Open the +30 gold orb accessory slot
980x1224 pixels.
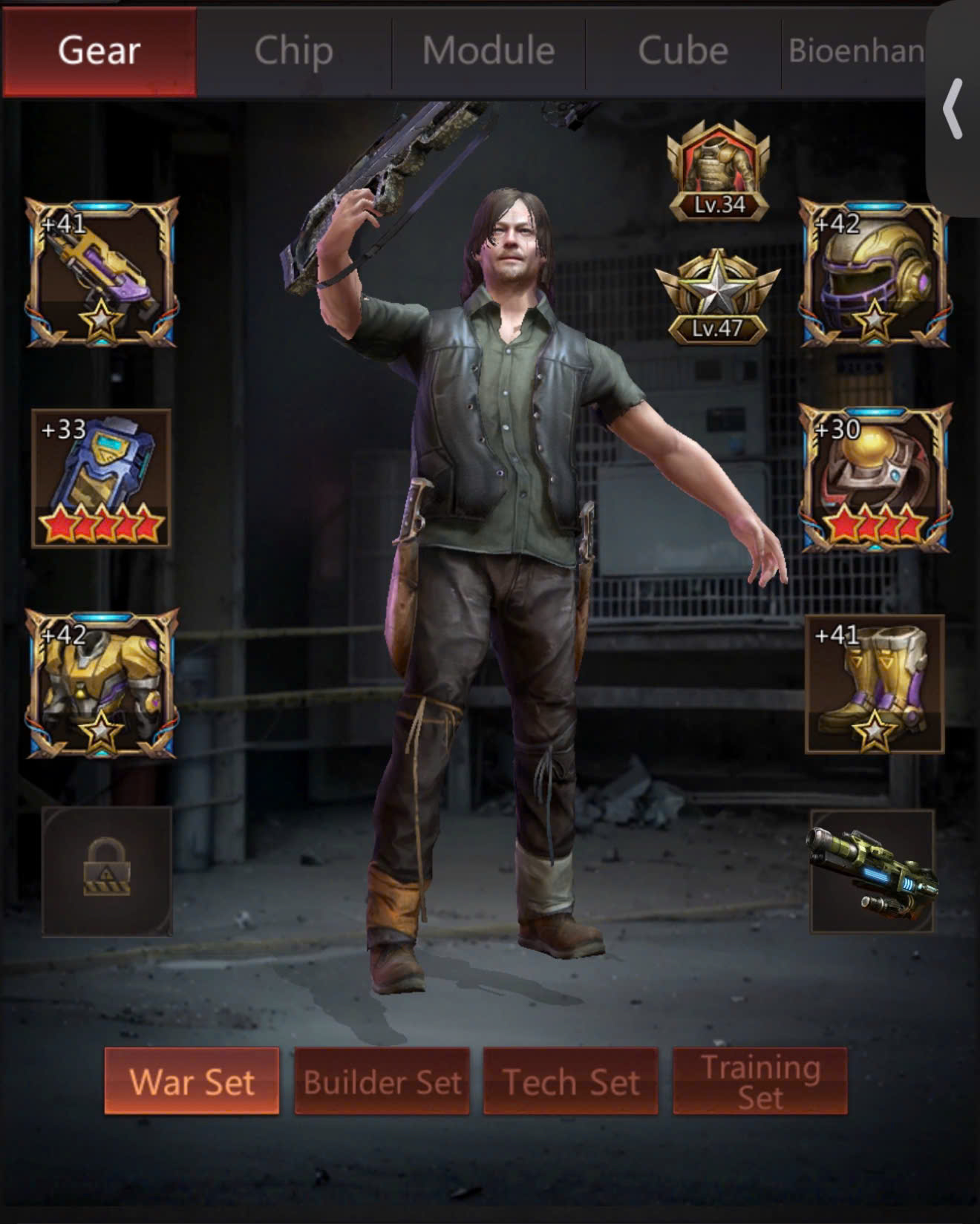click(874, 478)
